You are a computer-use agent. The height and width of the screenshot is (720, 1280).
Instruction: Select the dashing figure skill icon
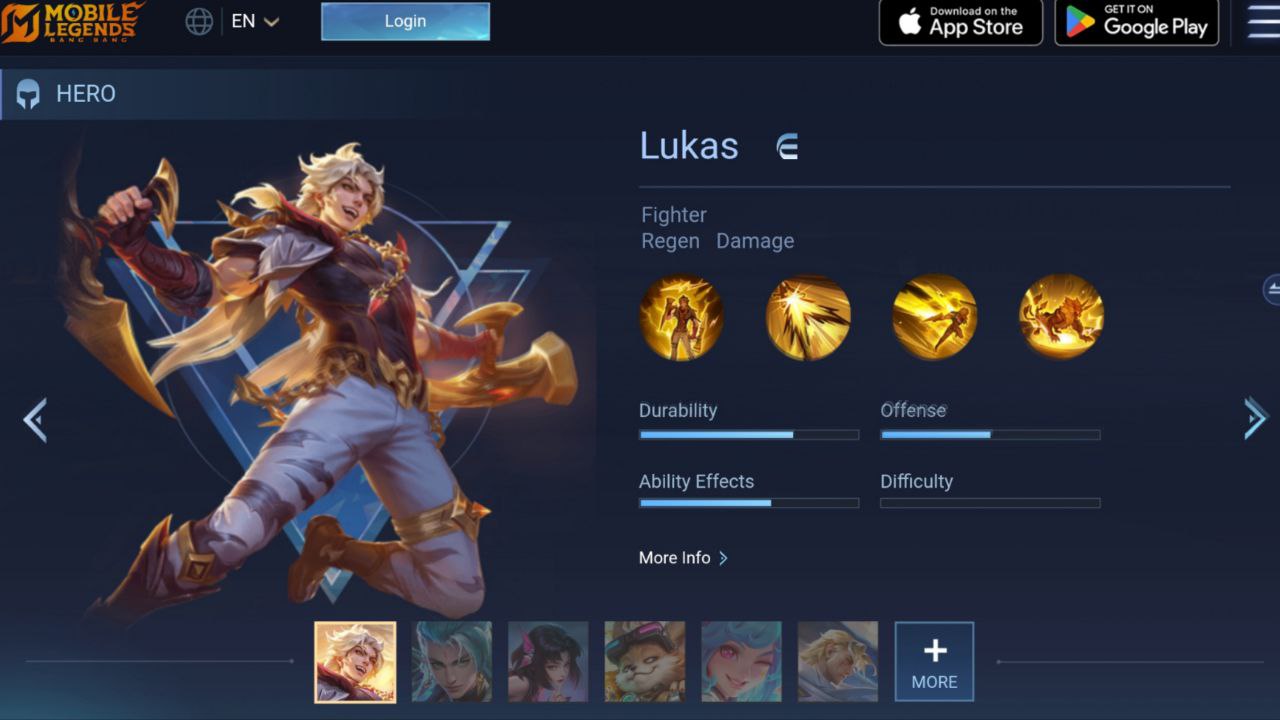934,317
